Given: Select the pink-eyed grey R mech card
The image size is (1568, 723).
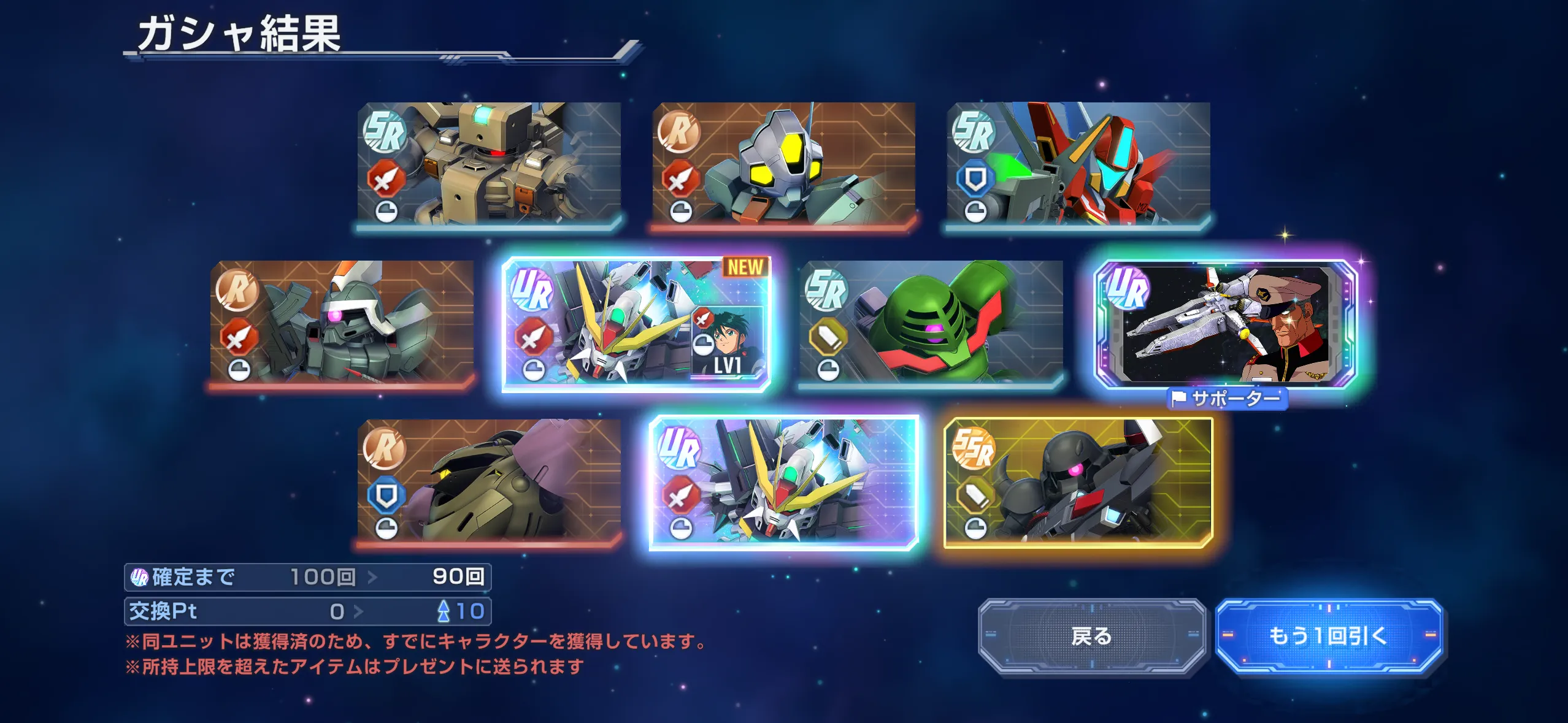Looking at the screenshot, I should [342, 323].
